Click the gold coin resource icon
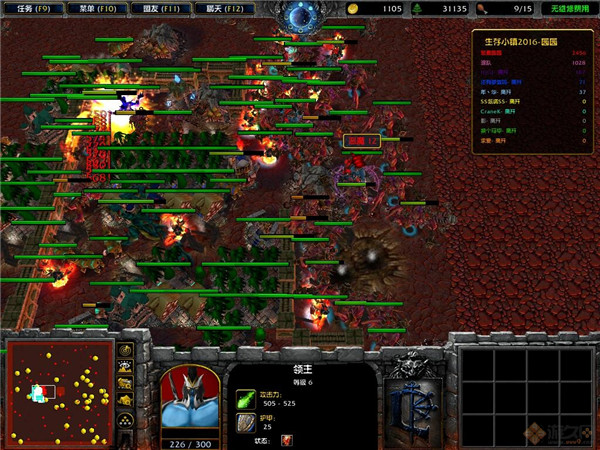 click(x=355, y=8)
